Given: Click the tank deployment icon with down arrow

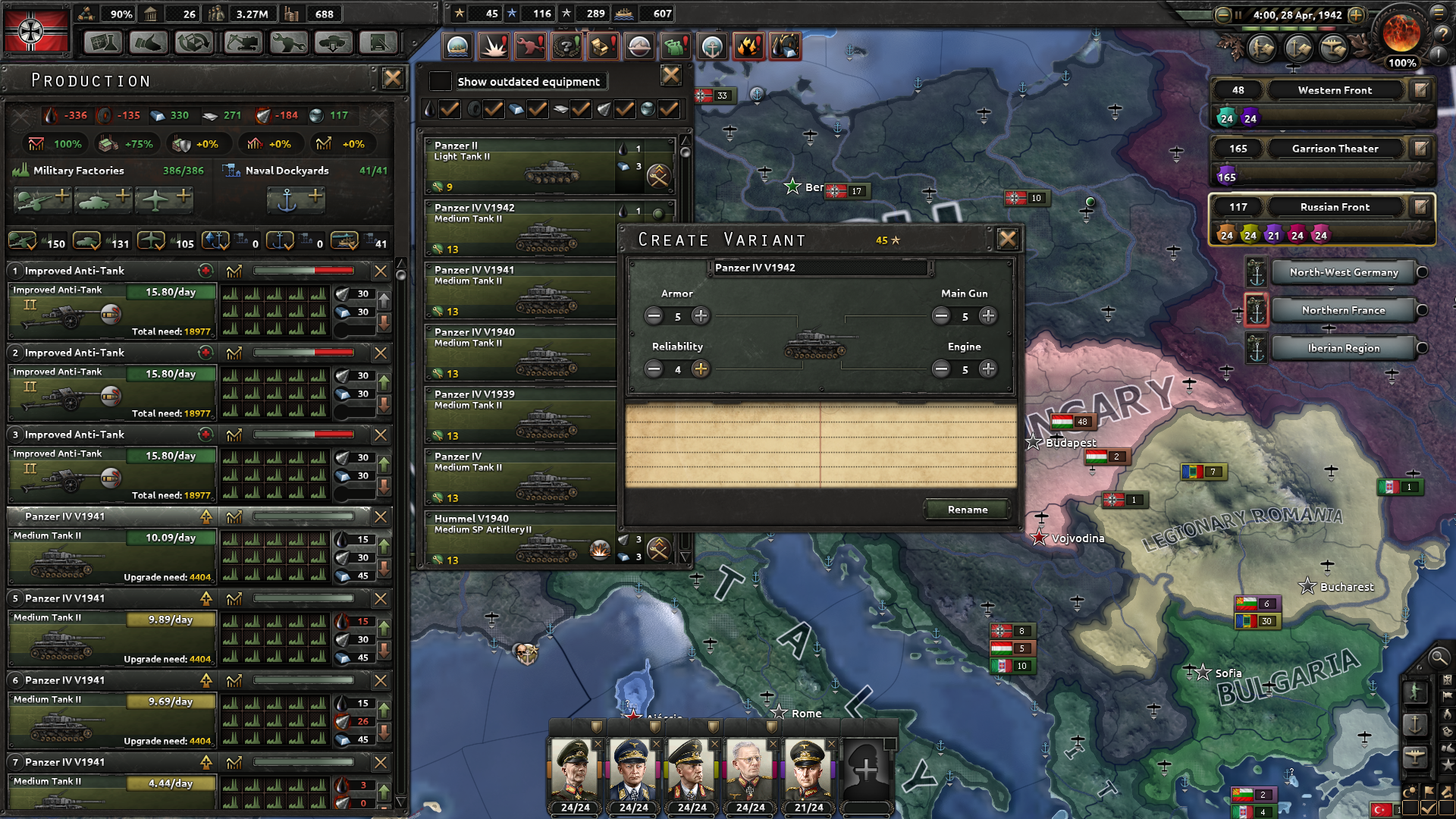Looking at the screenshot, I should point(333,43).
